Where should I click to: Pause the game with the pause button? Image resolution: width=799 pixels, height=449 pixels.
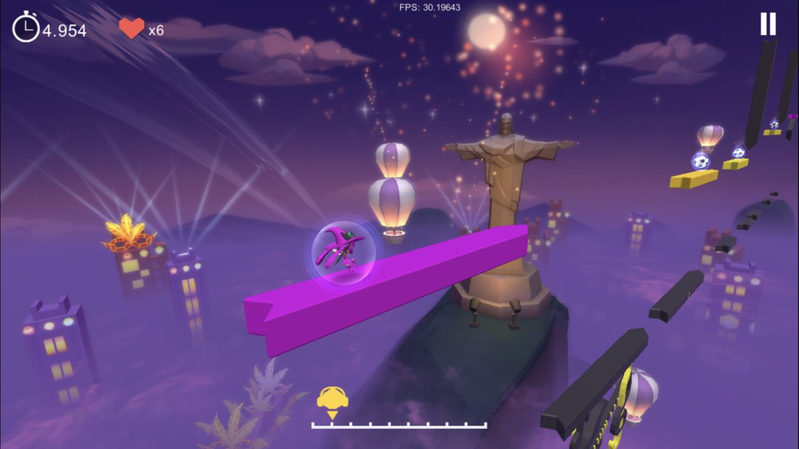click(x=767, y=25)
